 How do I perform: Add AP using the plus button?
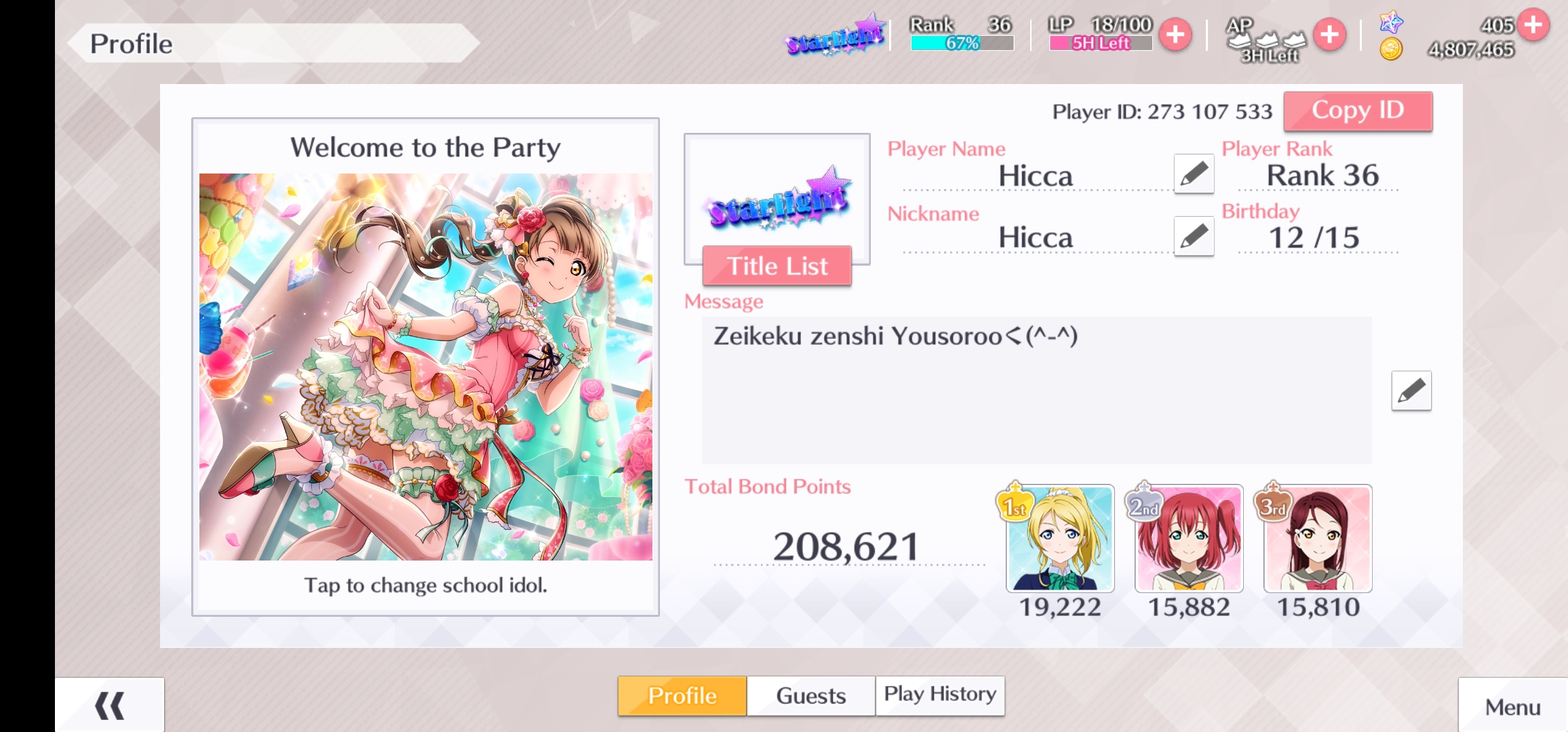1329,34
